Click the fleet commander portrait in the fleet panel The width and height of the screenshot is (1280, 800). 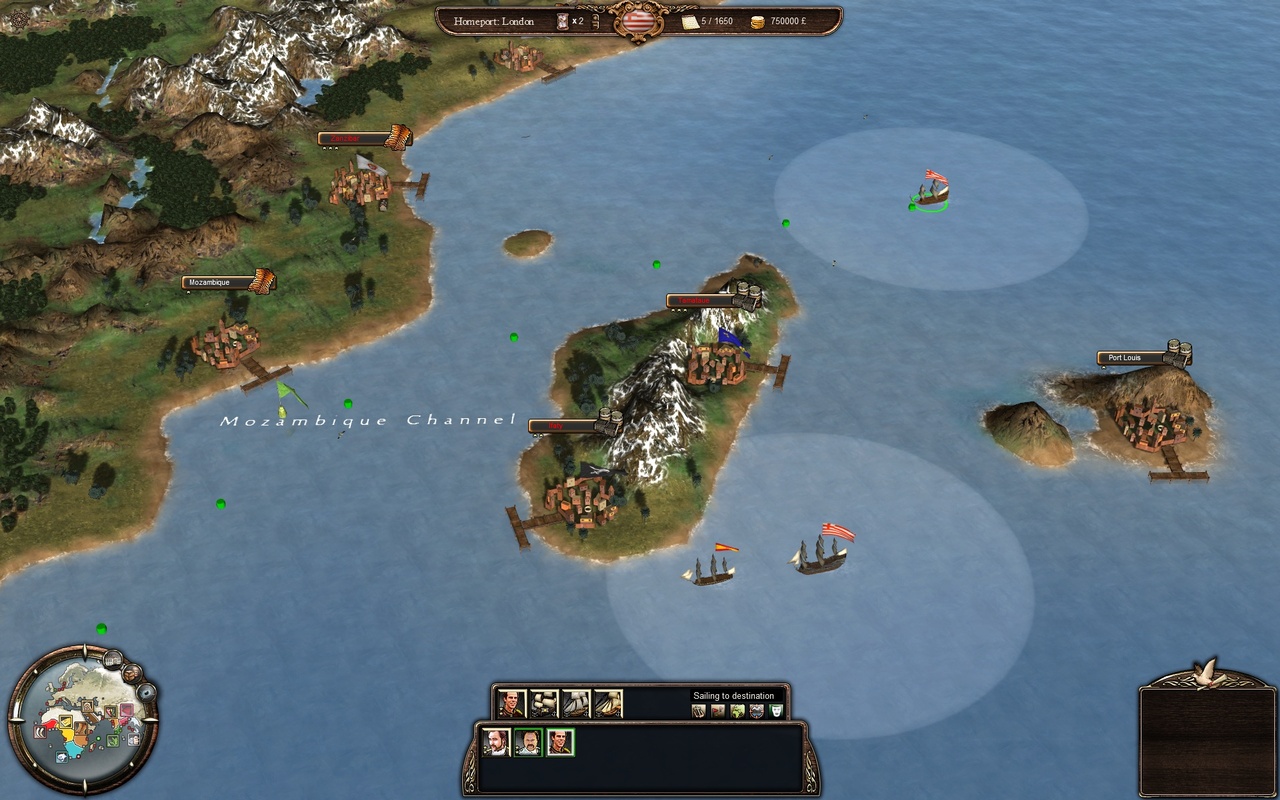[511, 704]
